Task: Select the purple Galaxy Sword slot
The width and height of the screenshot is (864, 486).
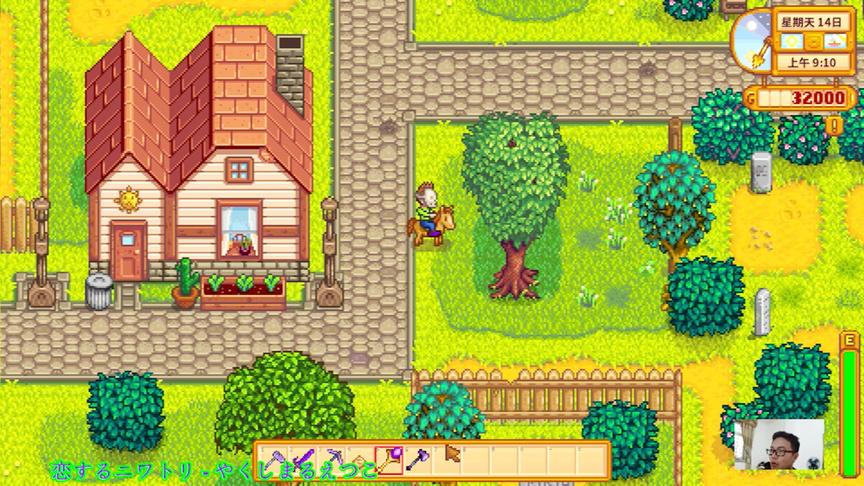Action: [303, 459]
